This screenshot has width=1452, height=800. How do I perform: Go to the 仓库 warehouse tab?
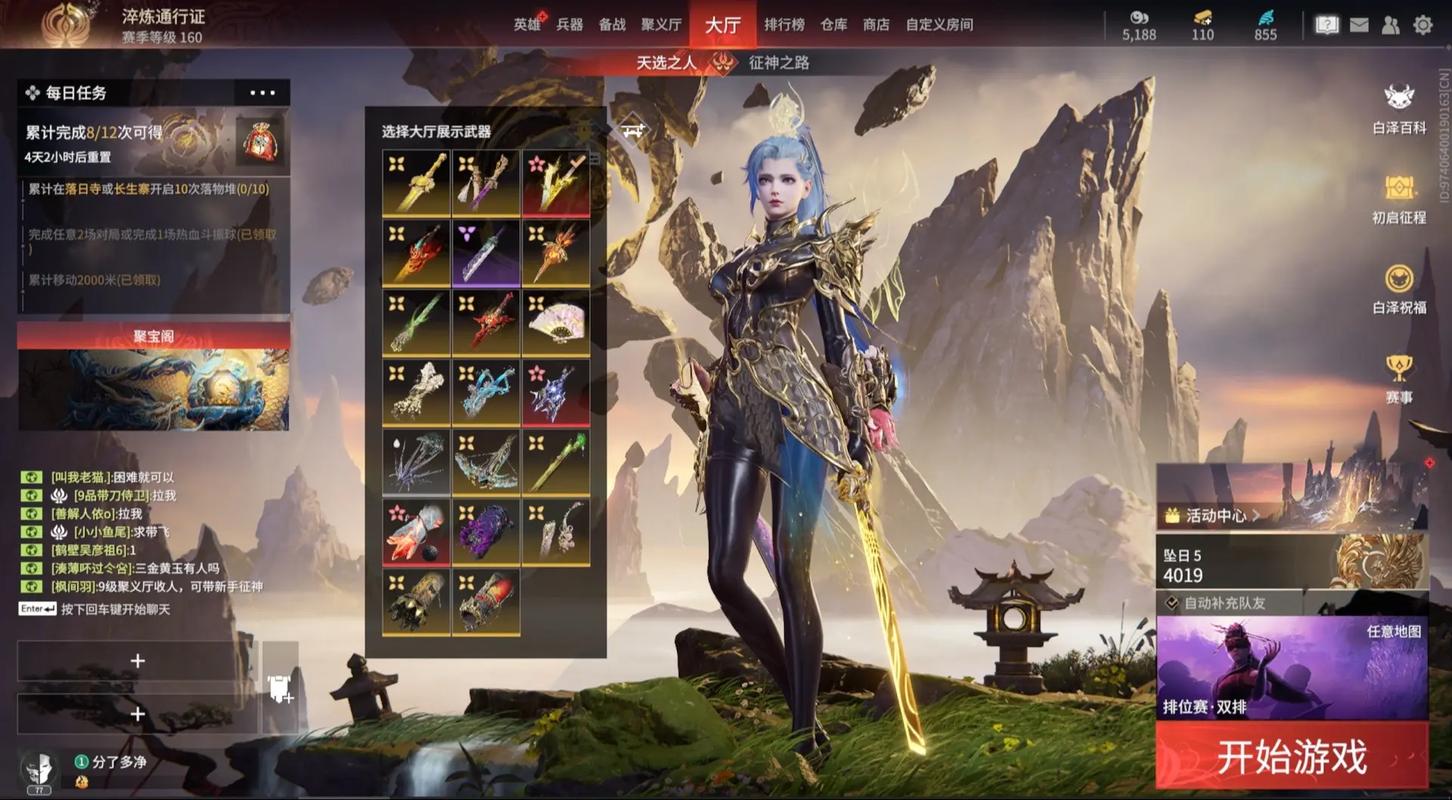pyautogui.click(x=834, y=25)
